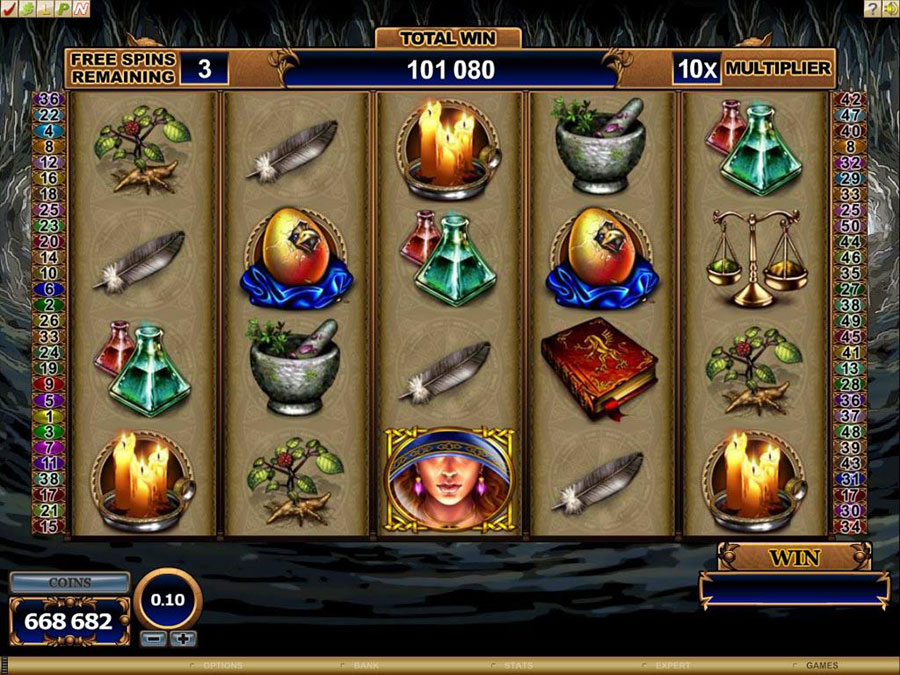Increase coin size with plus button
Viewport: 900px width, 675px height.
point(182,638)
